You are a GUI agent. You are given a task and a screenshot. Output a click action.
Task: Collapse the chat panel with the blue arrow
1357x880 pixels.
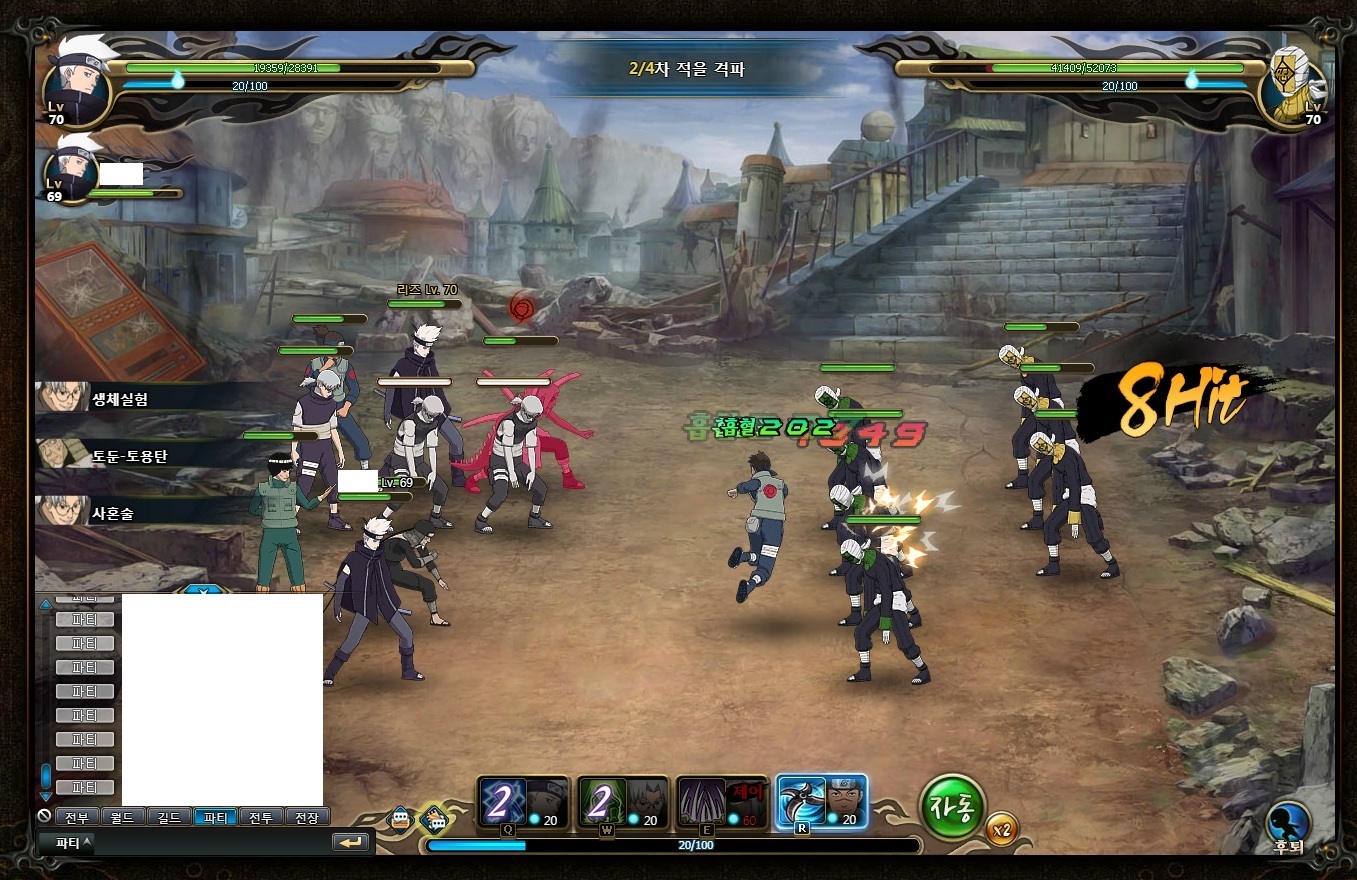click(203, 590)
